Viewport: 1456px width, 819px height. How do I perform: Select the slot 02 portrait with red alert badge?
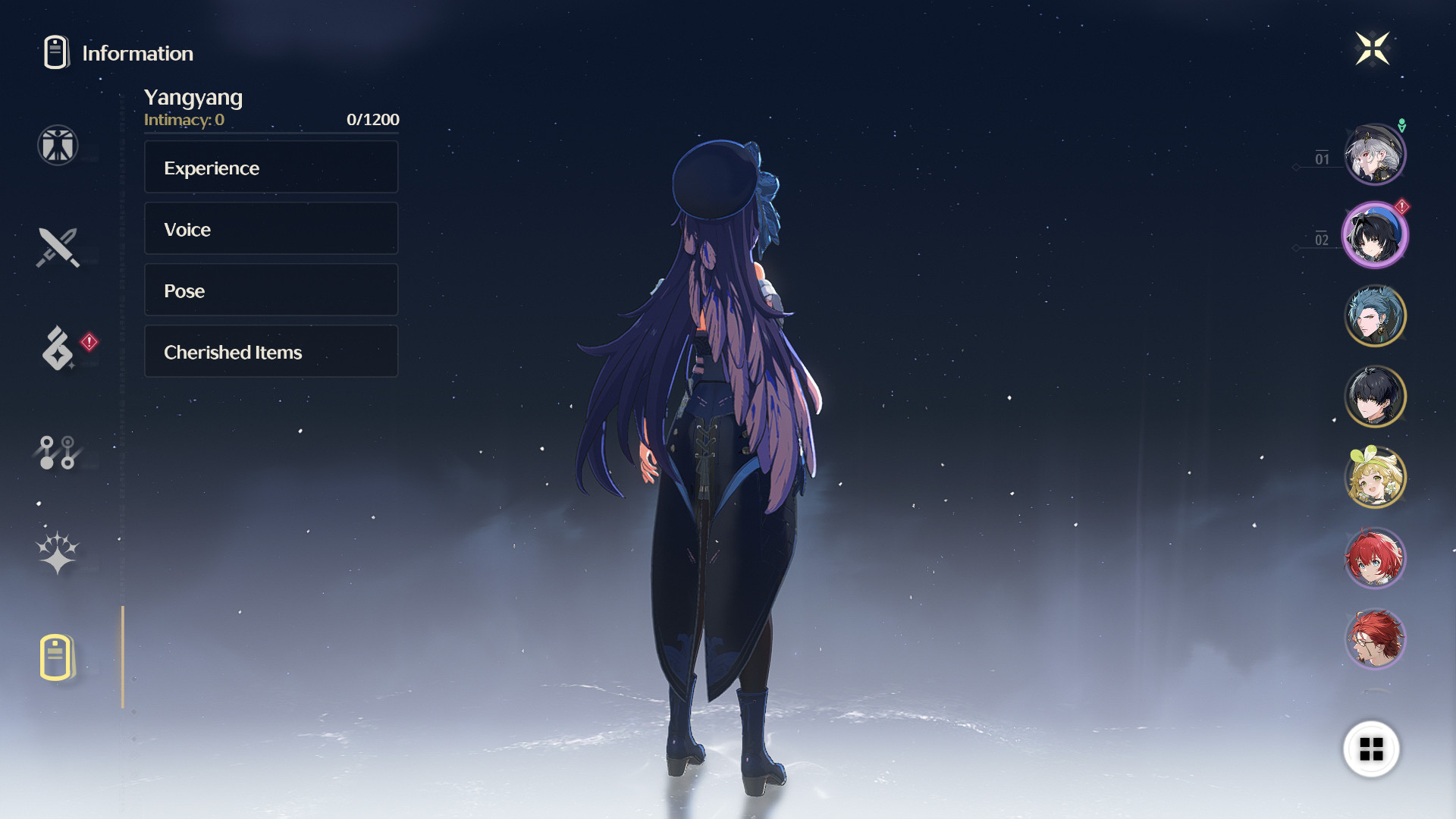[1375, 234]
